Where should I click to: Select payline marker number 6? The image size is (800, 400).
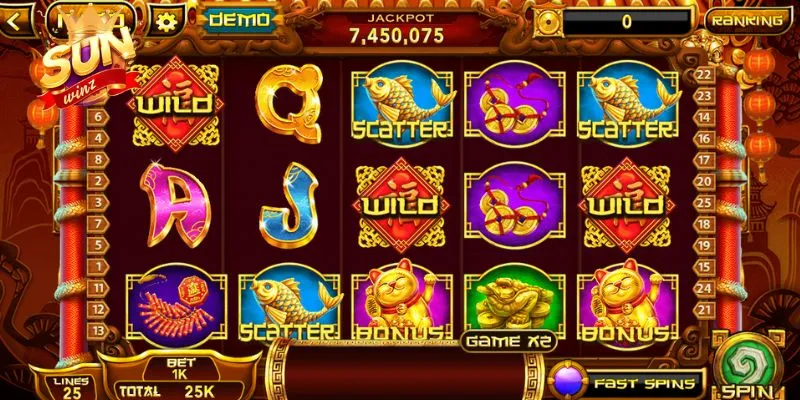point(99,116)
